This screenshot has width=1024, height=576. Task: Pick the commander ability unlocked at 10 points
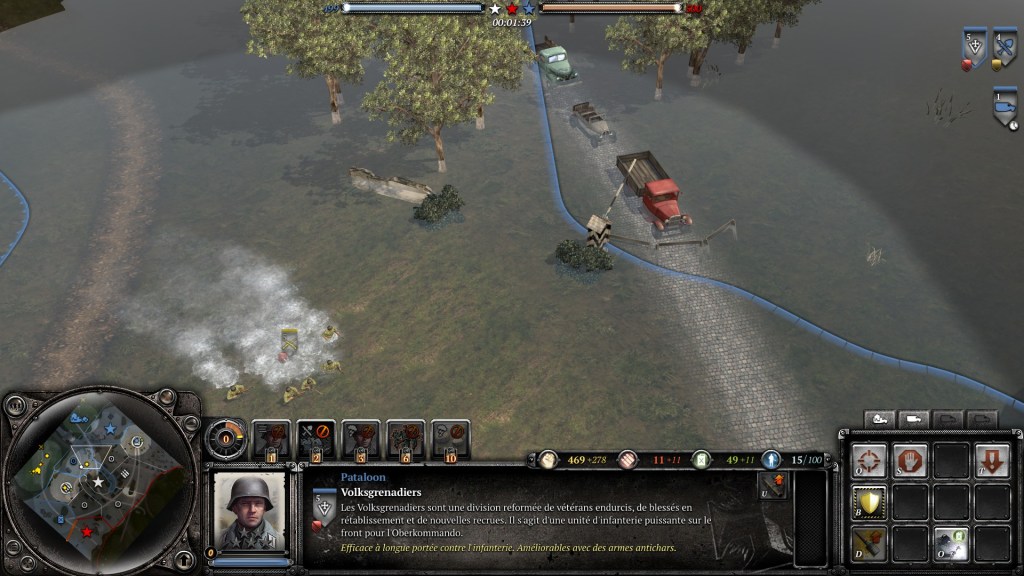(451, 439)
